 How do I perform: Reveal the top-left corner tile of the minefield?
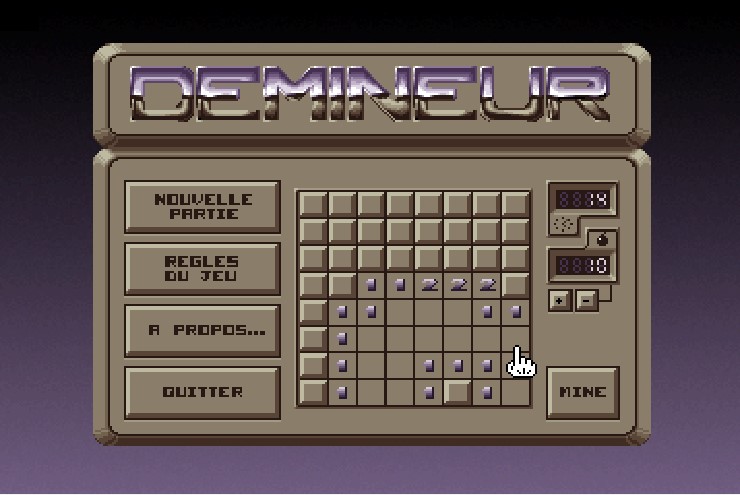click(x=313, y=204)
